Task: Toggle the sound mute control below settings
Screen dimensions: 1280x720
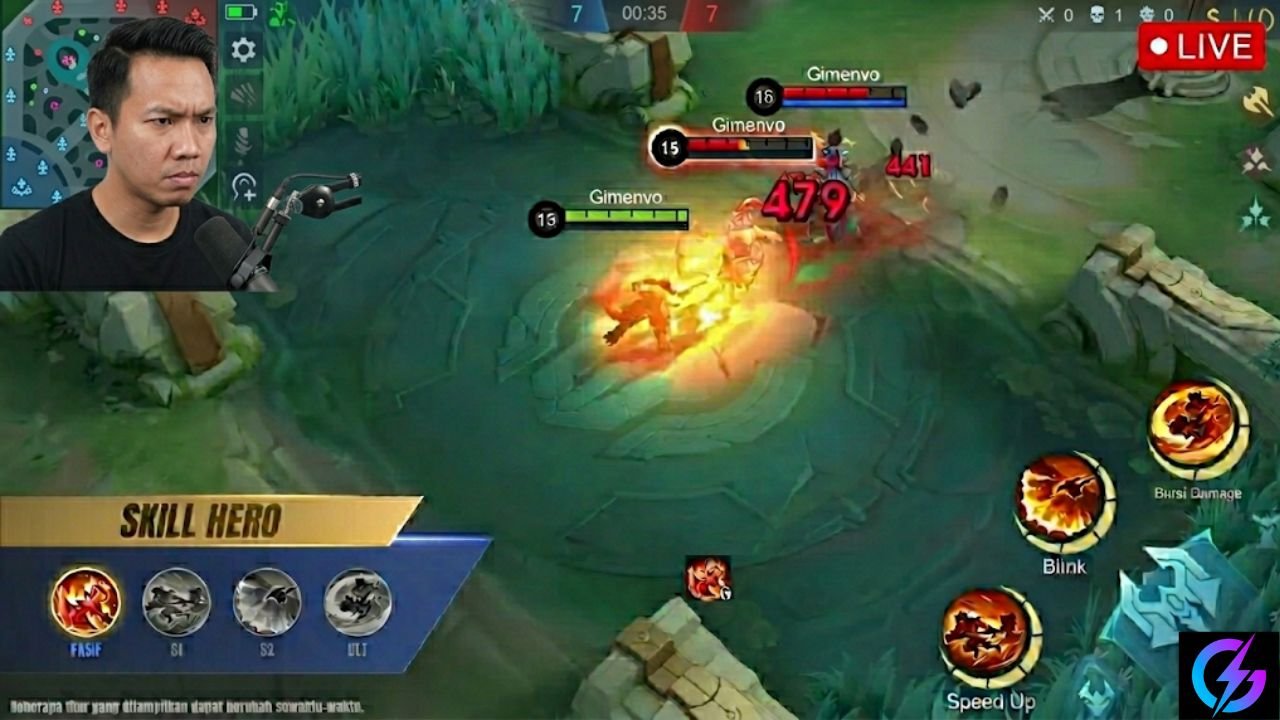Action: (243, 94)
